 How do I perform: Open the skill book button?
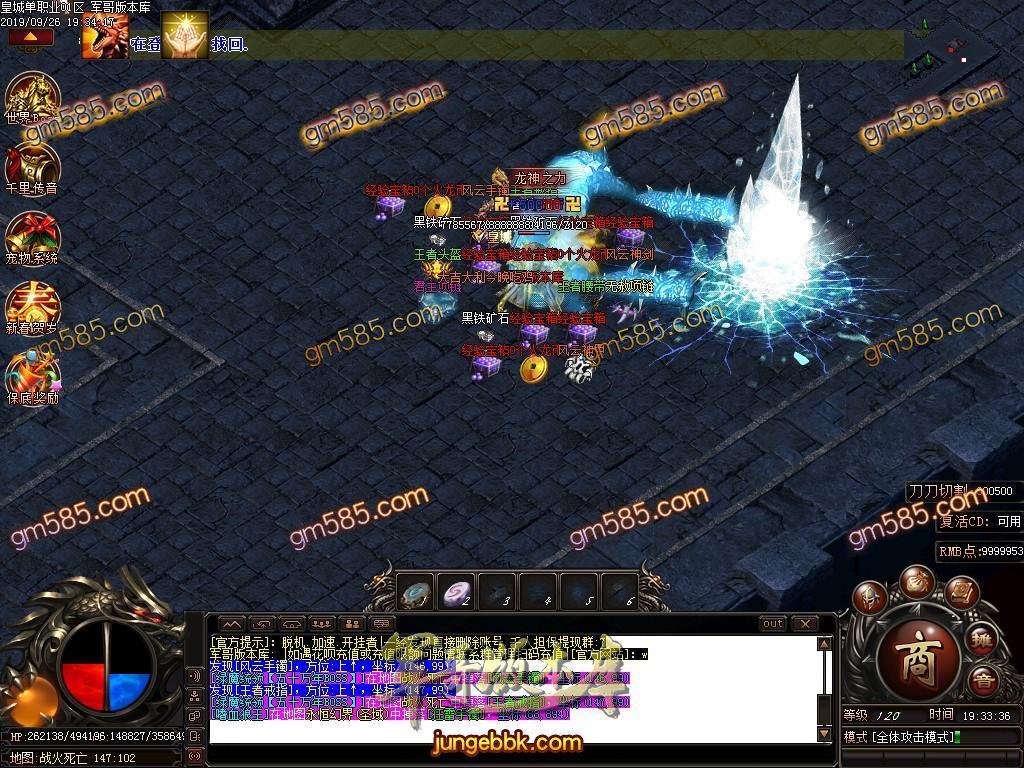[x=960, y=594]
